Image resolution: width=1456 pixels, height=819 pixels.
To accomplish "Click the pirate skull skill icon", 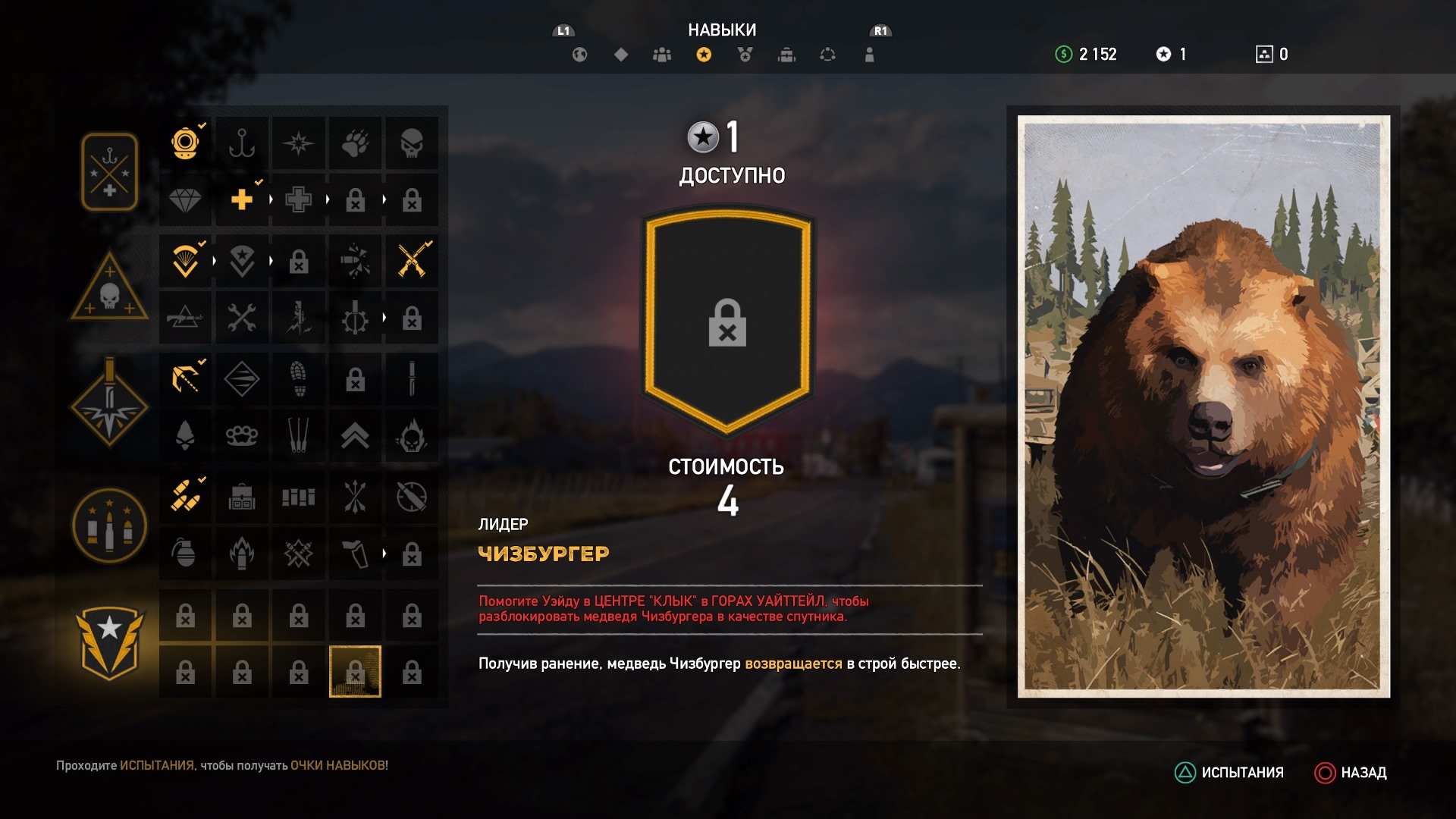I will 412,143.
